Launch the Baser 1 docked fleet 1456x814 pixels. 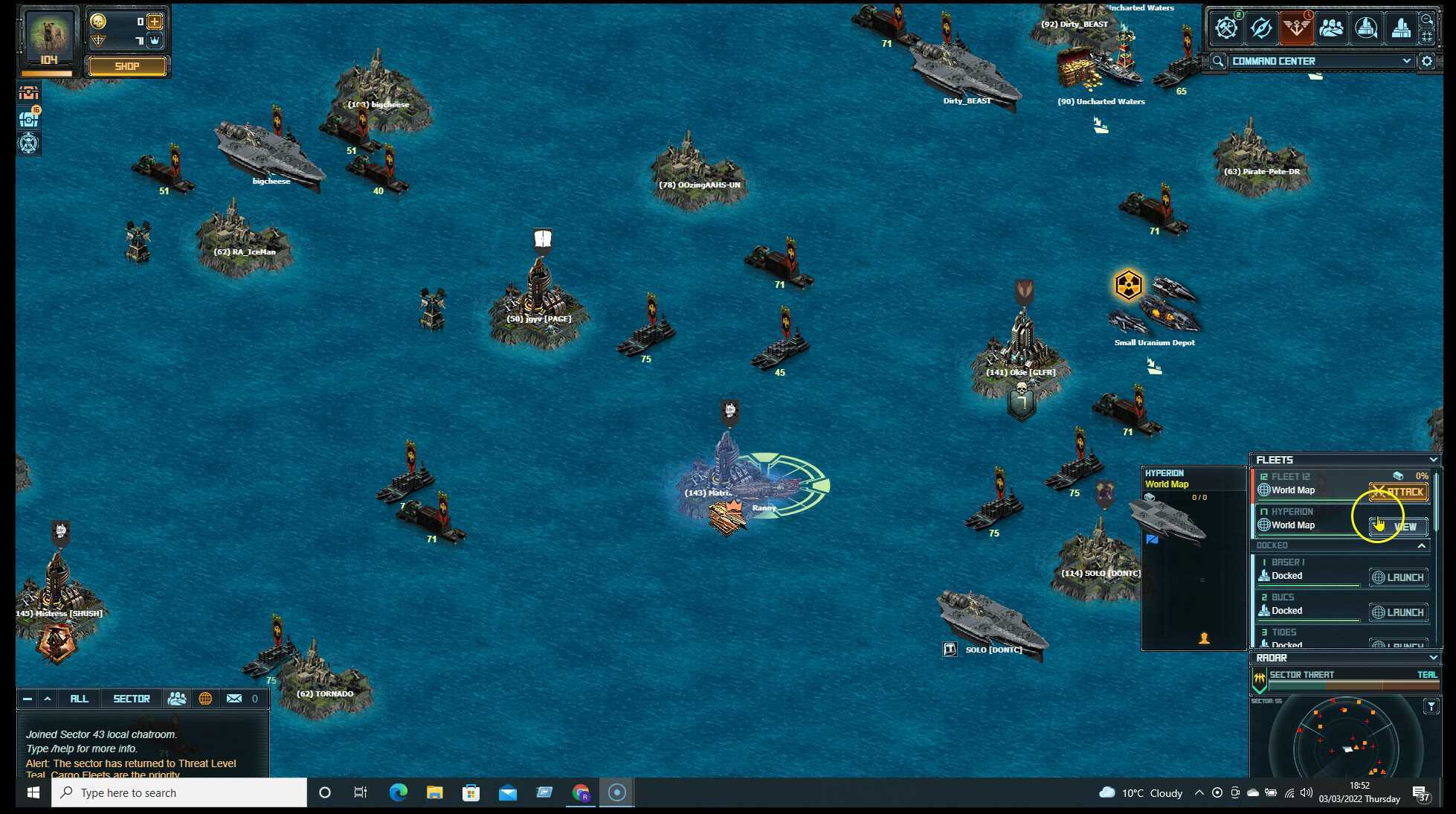pos(1398,577)
